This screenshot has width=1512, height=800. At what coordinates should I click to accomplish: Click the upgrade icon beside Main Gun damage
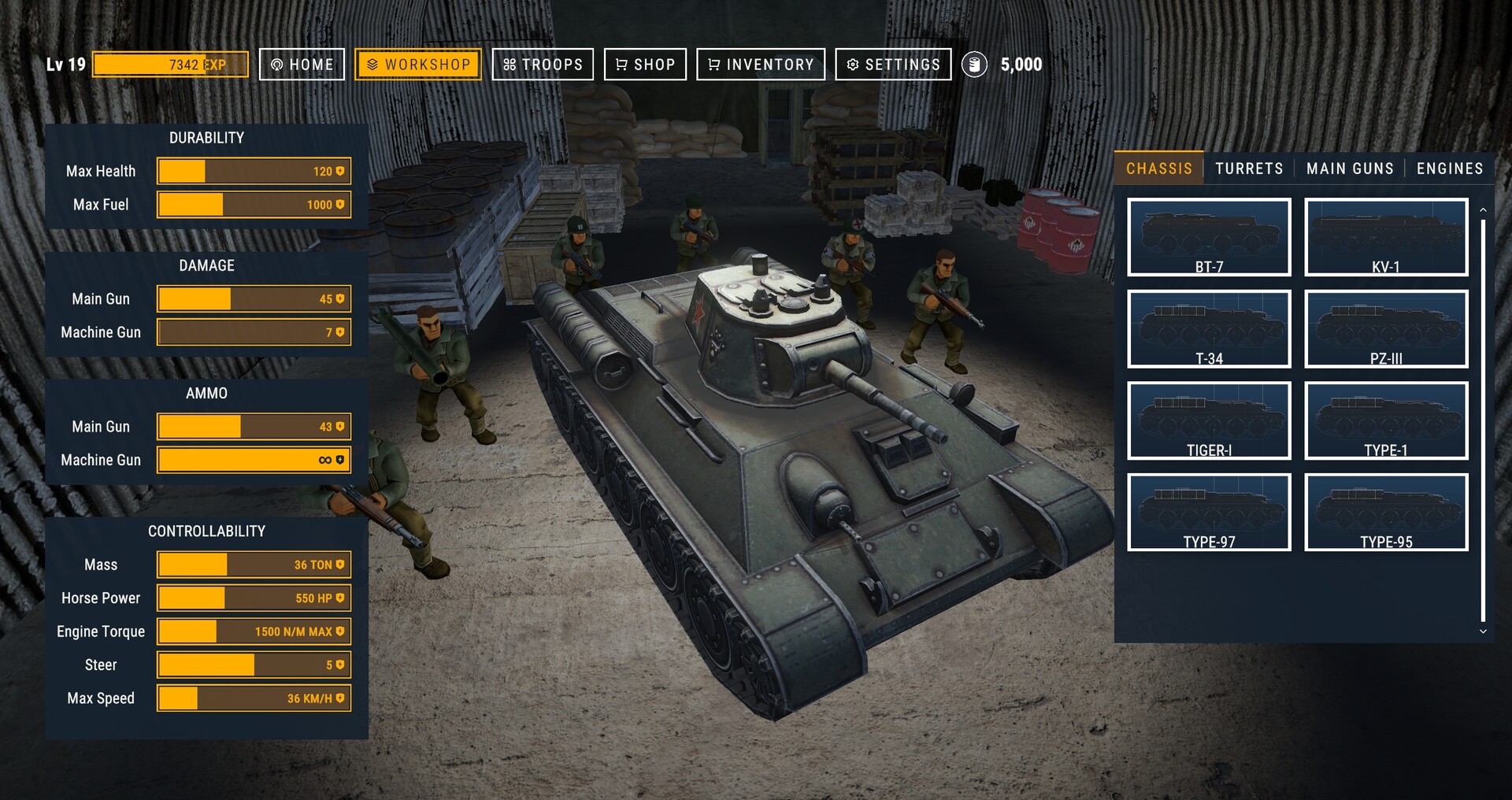pos(339,298)
